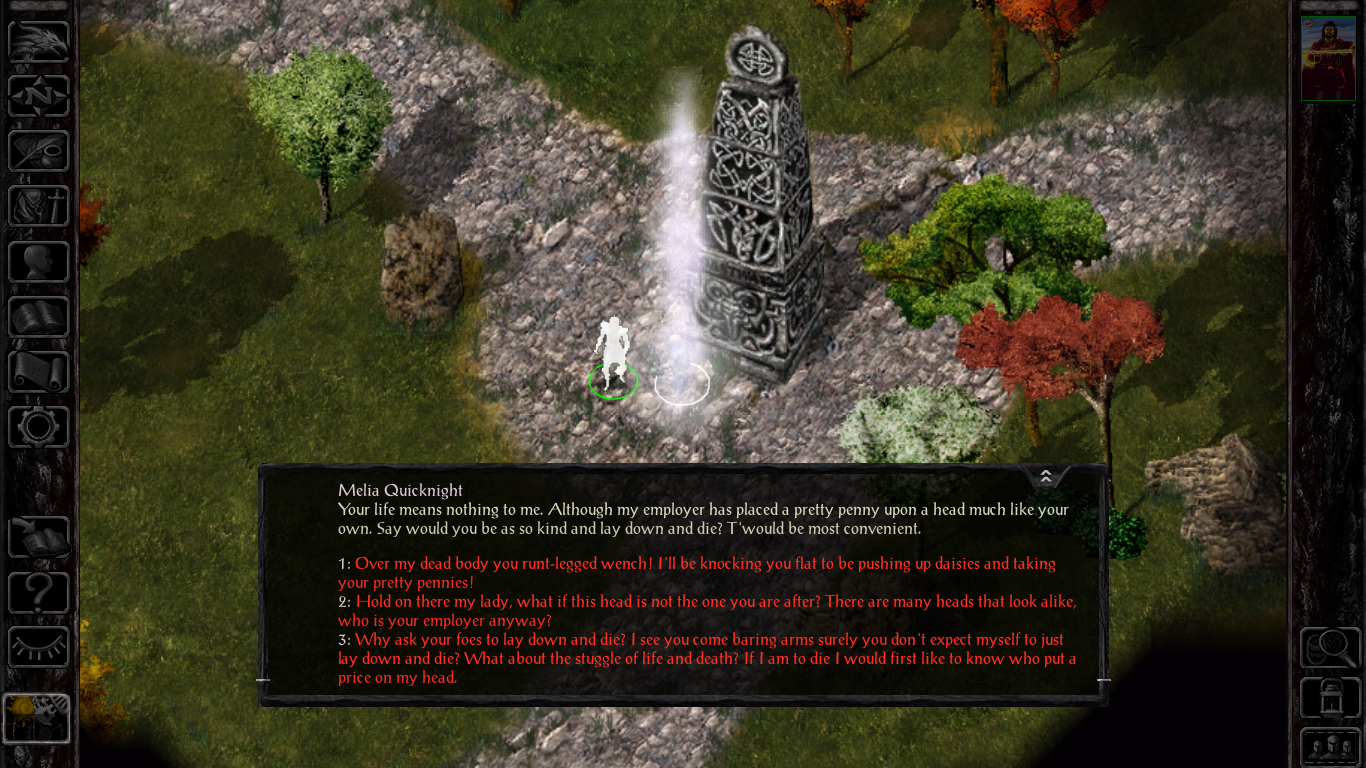
Task: Open the open-book spellbook icon
Action: coord(39,316)
